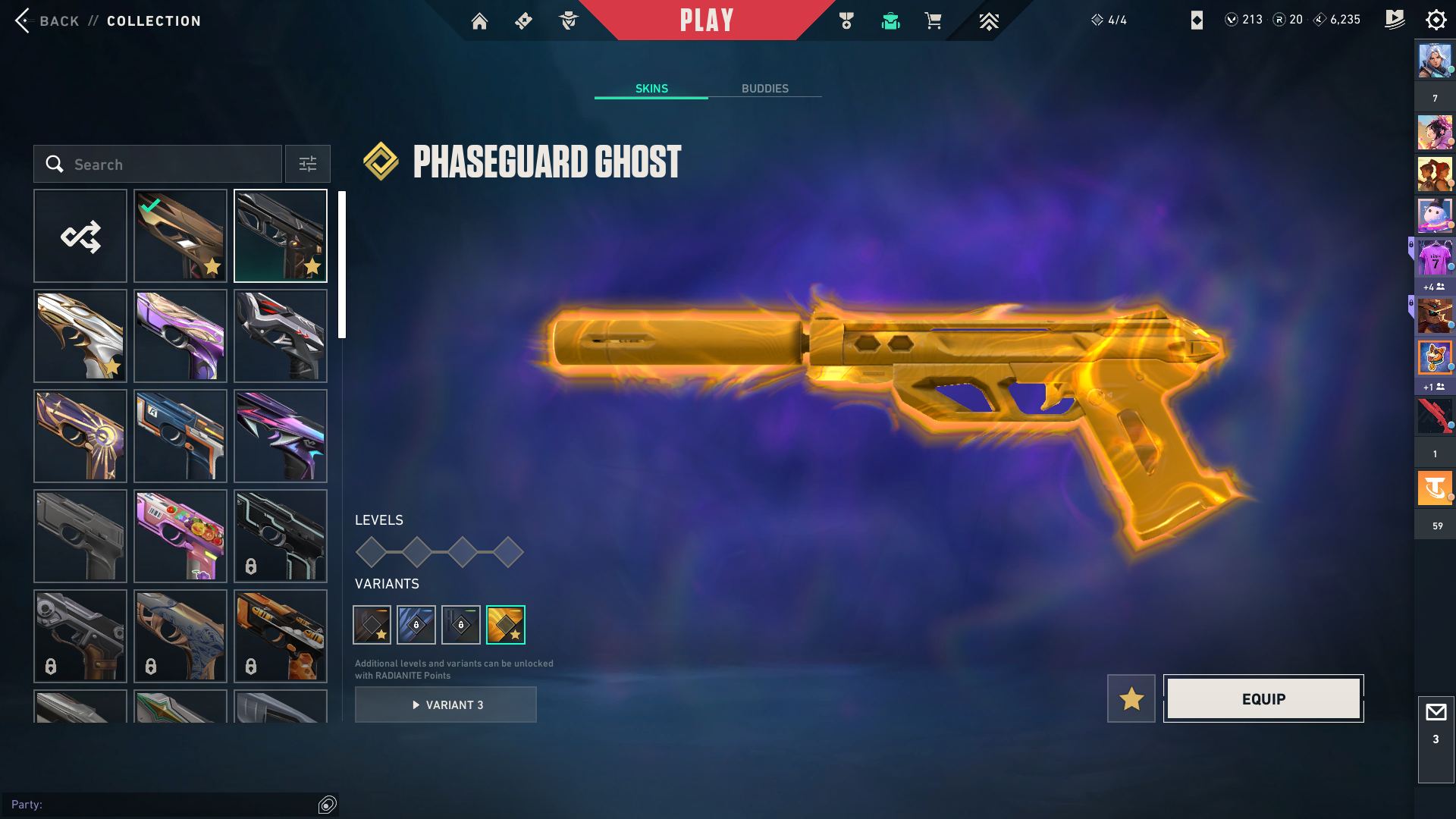Play the Variant 3 preview video
The height and width of the screenshot is (819, 1456).
(x=446, y=704)
